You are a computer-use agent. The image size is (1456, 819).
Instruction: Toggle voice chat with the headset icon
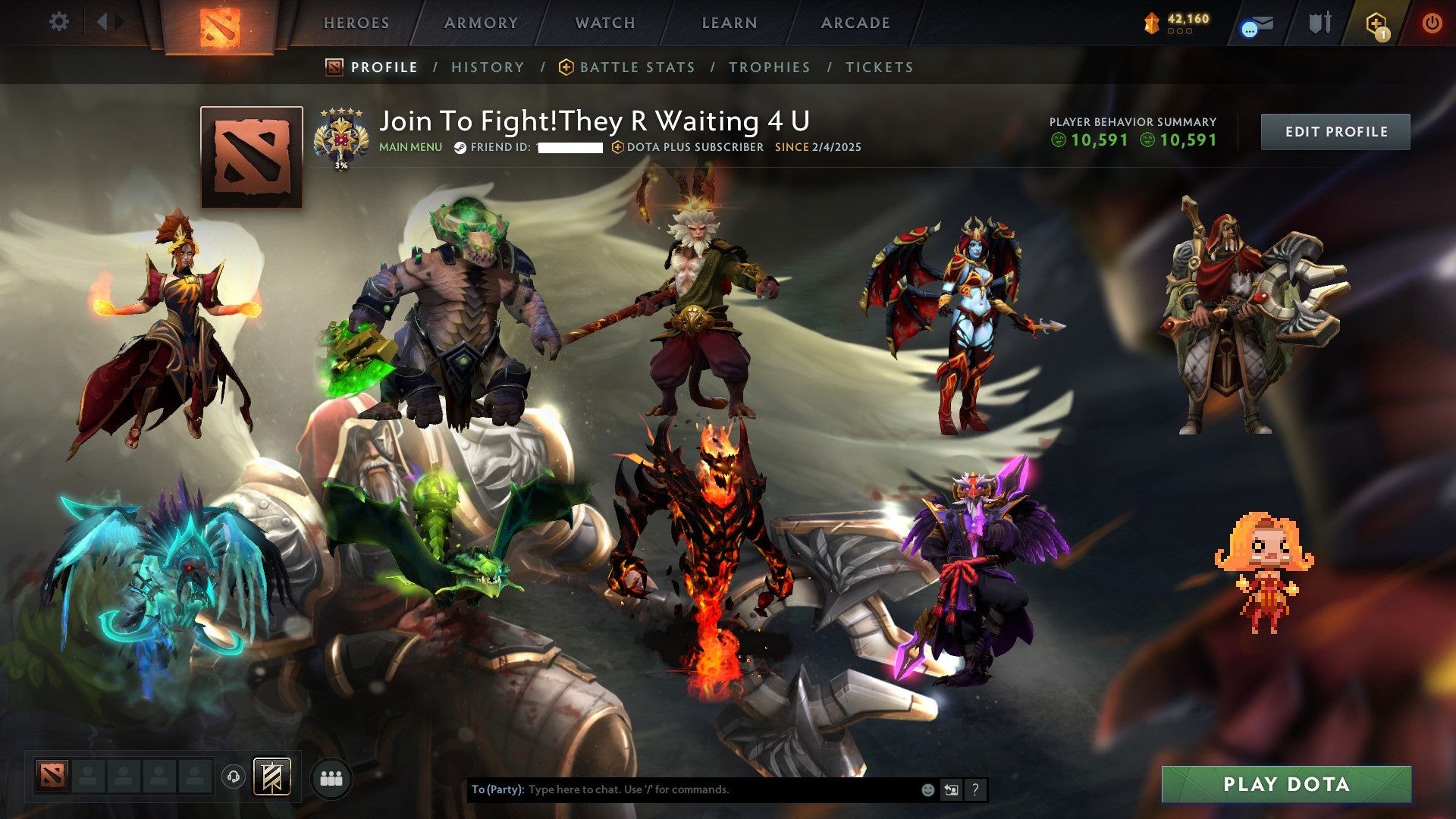pyautogui.click(x=233, y=779)
